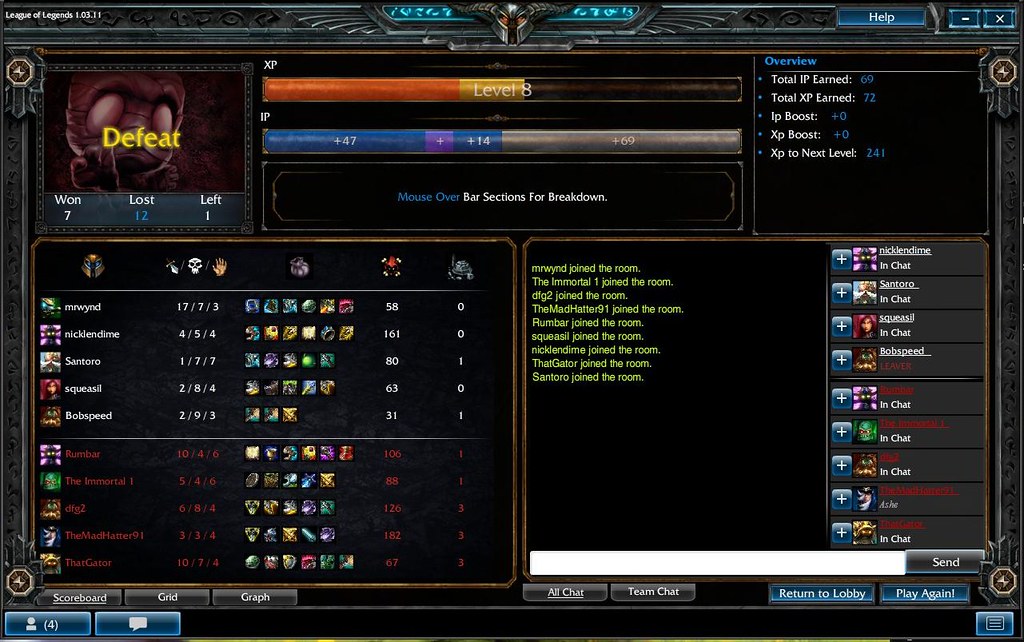Open the buddy list showing (4)
This screenshot has height=642, width=1024.
coord(48,624)
